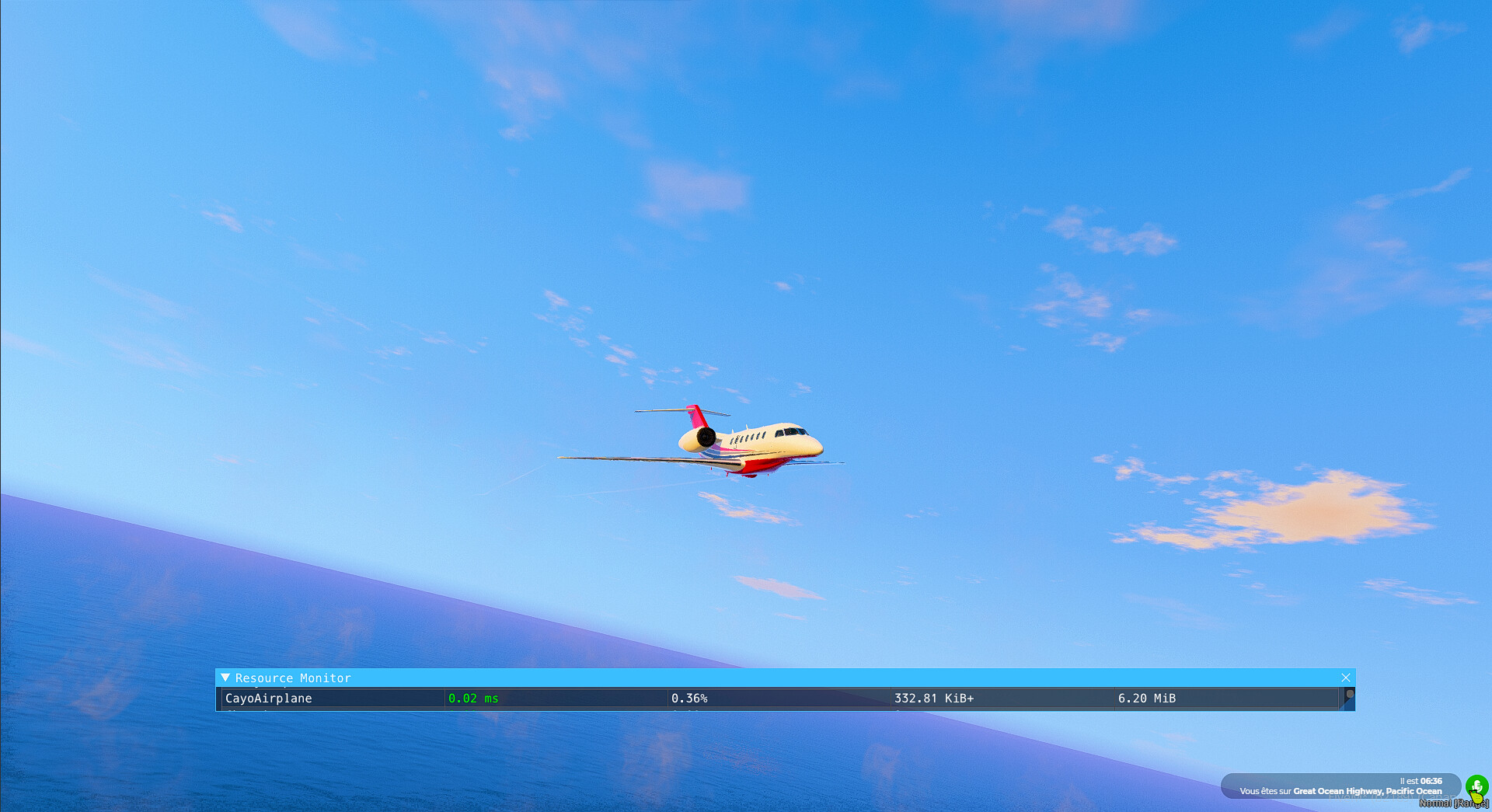Click the CayoAirplane resource name label

coord(268,699)
